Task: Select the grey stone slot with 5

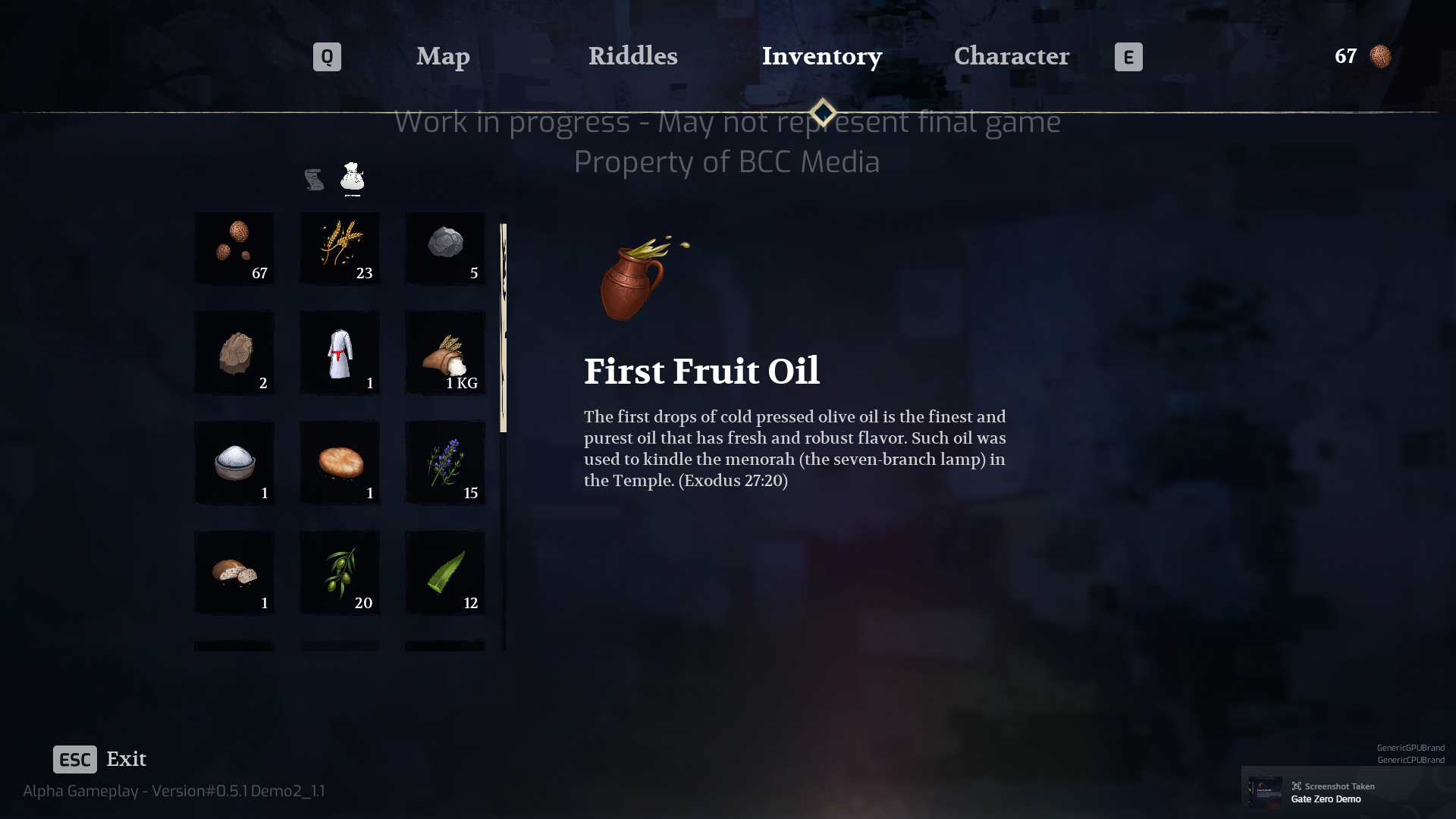Action: [445, 249]
